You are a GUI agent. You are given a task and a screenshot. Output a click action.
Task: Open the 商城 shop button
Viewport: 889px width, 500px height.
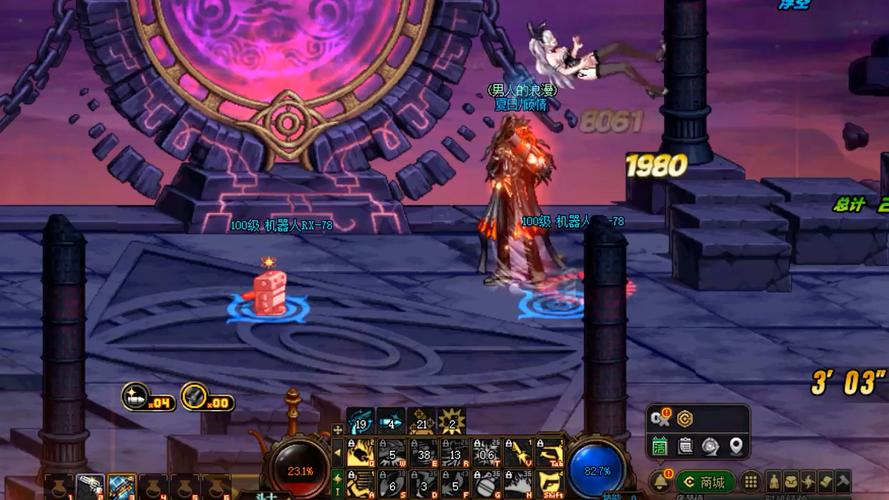coord(705,482)
